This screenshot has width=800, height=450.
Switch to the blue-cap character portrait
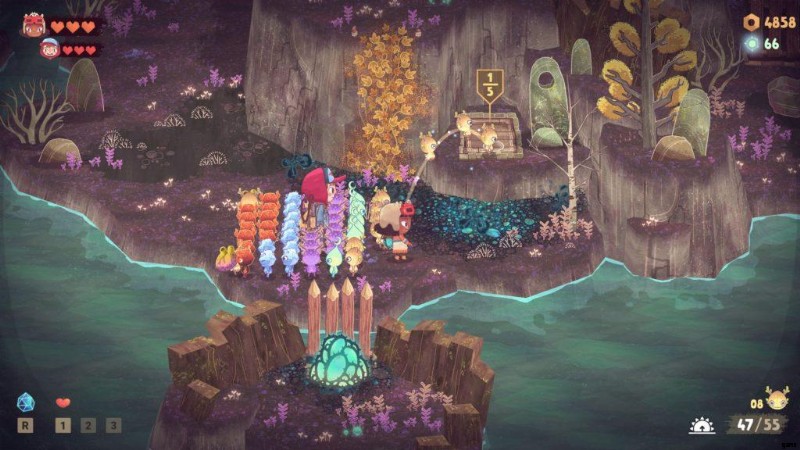pos(49,48)
